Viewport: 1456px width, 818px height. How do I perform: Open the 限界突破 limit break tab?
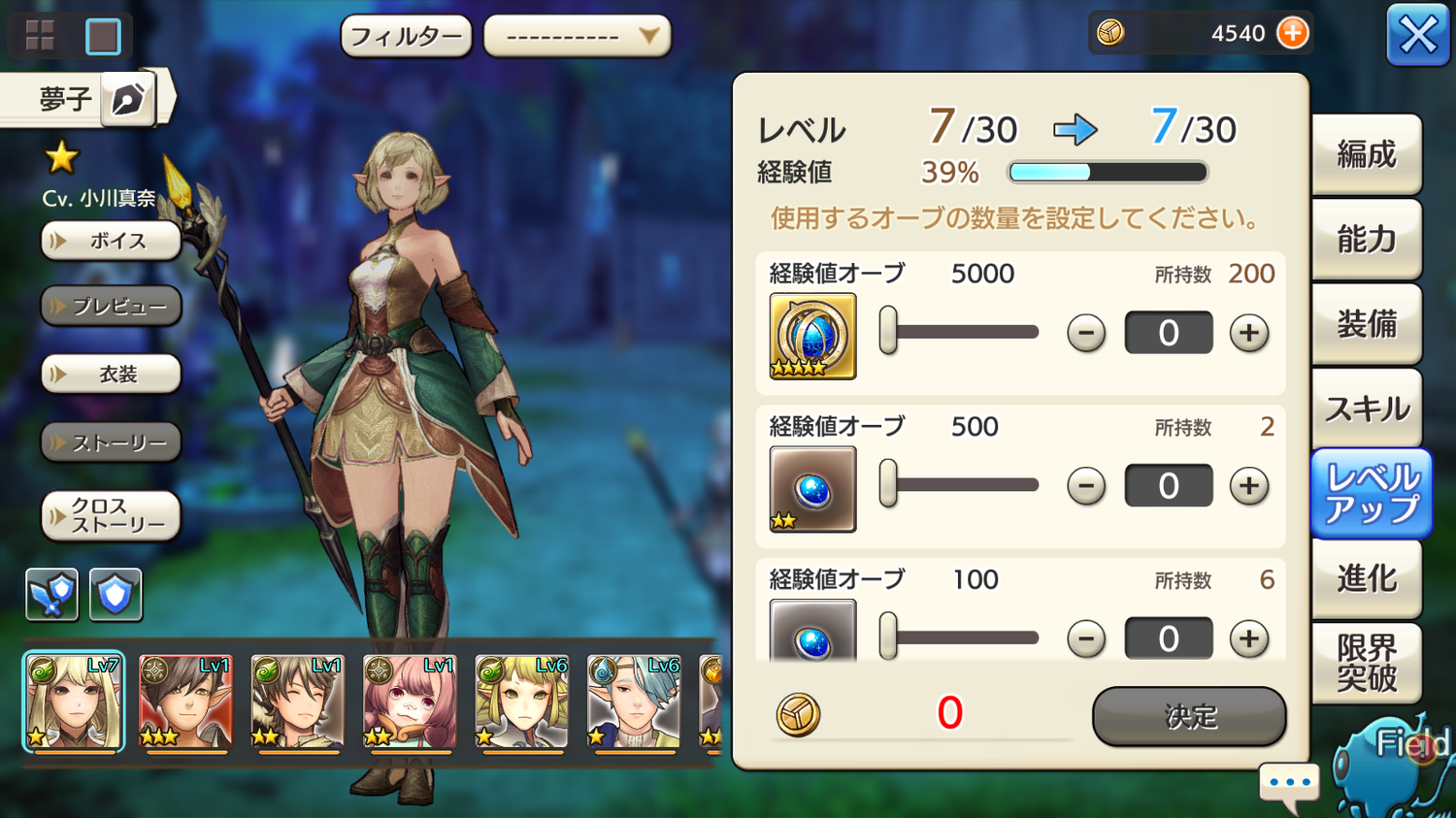click(1366, 663)
